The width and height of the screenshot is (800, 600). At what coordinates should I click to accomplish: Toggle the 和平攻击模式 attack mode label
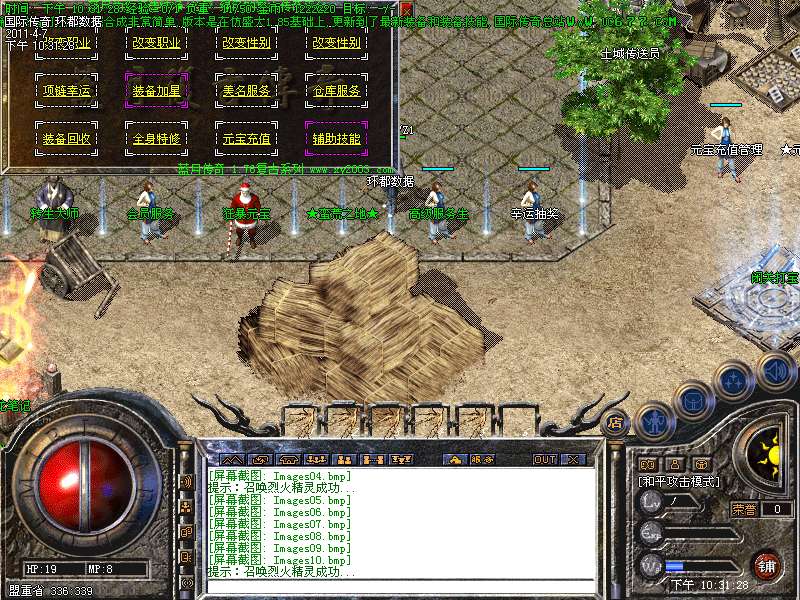(681, 481)
